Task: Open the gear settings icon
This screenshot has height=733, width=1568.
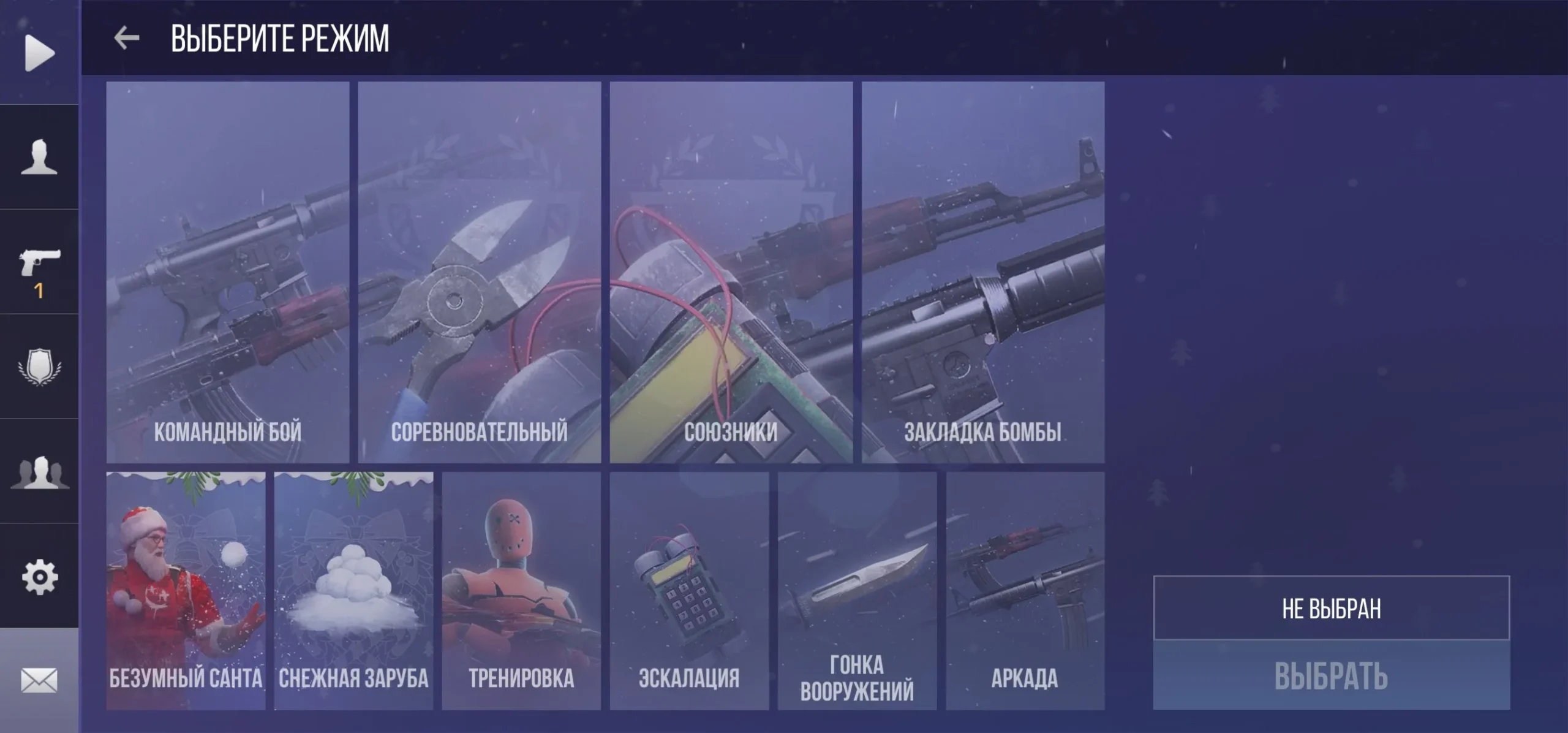Action: [39, 577]
